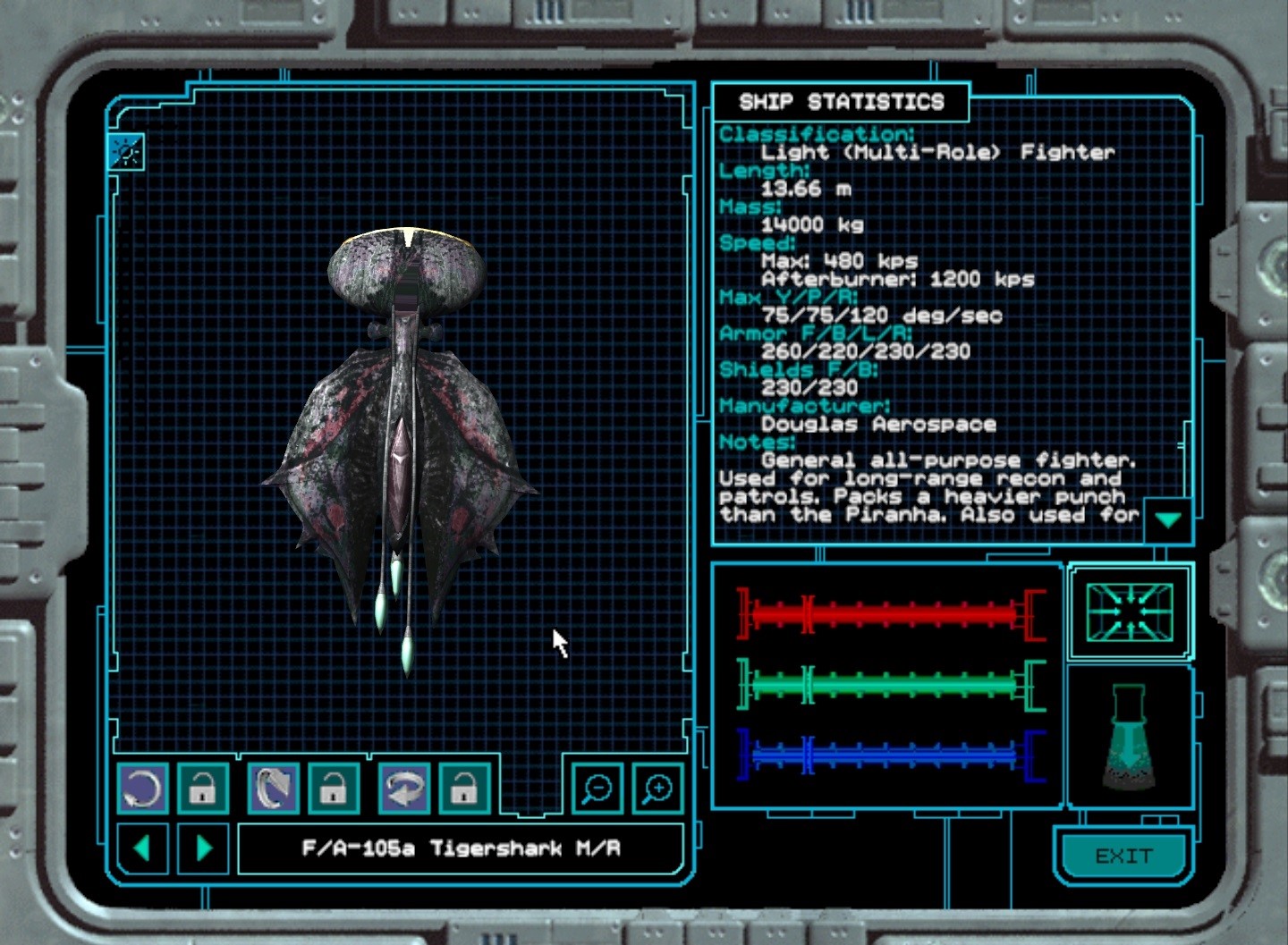Click the sun lighting icon
The width and height of the screenshot is (1288, 945).
click(x=126, y=152)
